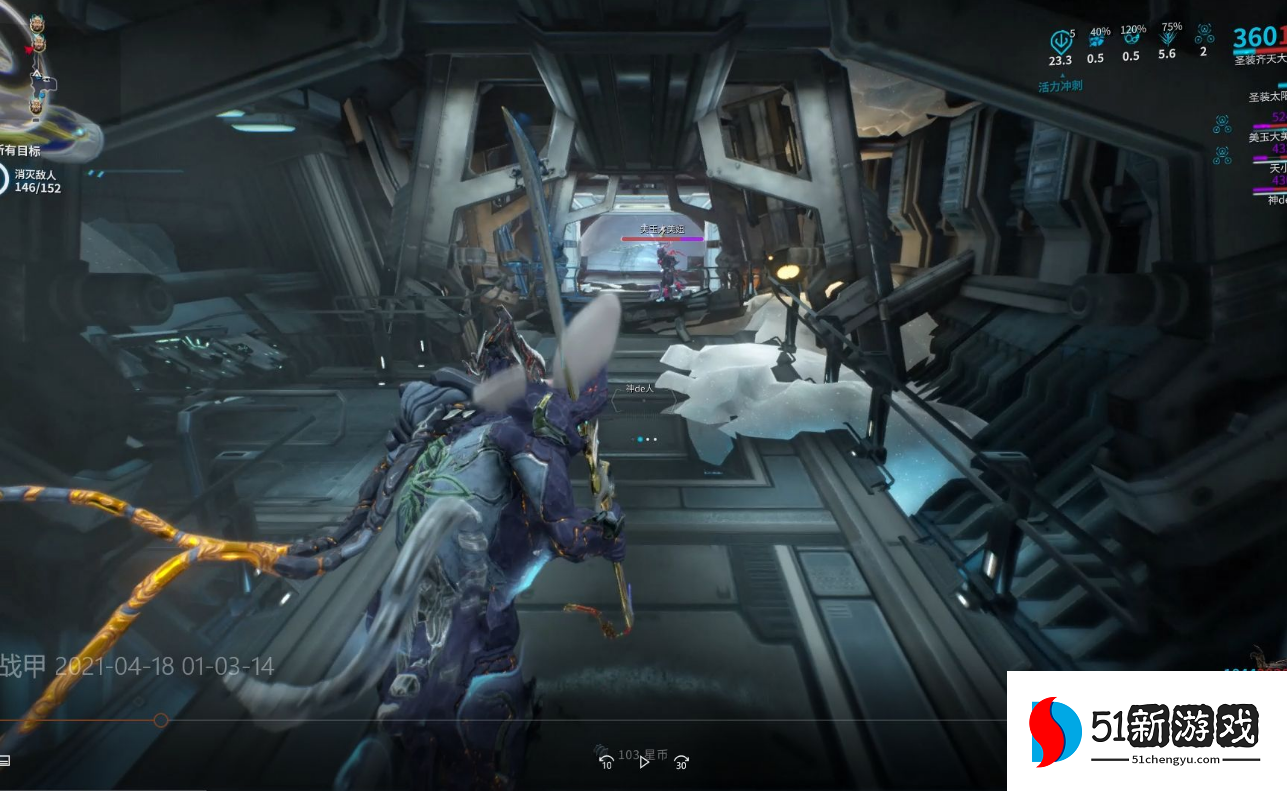The image size is (1287, 791).
Task: Rewind the video 10 seconds
Action: coord(606,762)
